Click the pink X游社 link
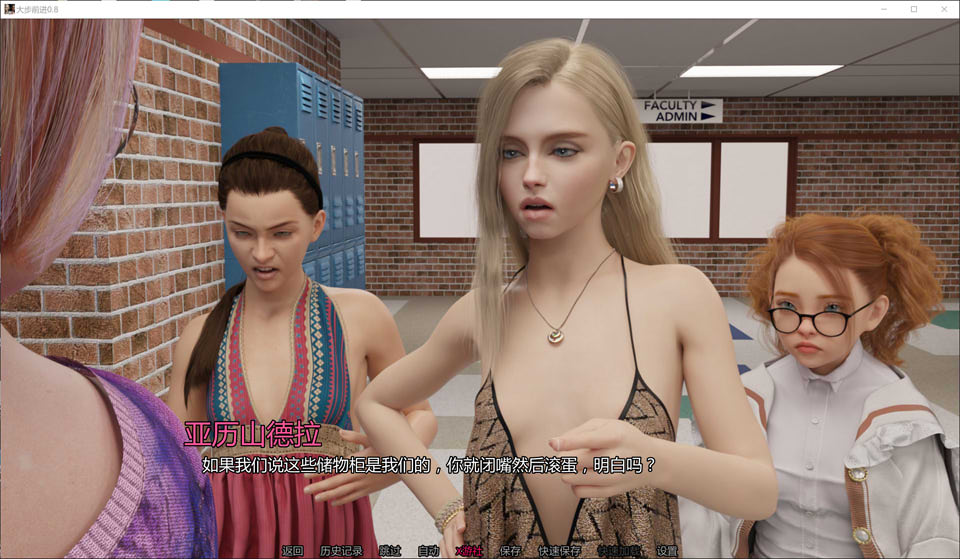The width and height of the screenshot is (960, 559). click(469, 550)
